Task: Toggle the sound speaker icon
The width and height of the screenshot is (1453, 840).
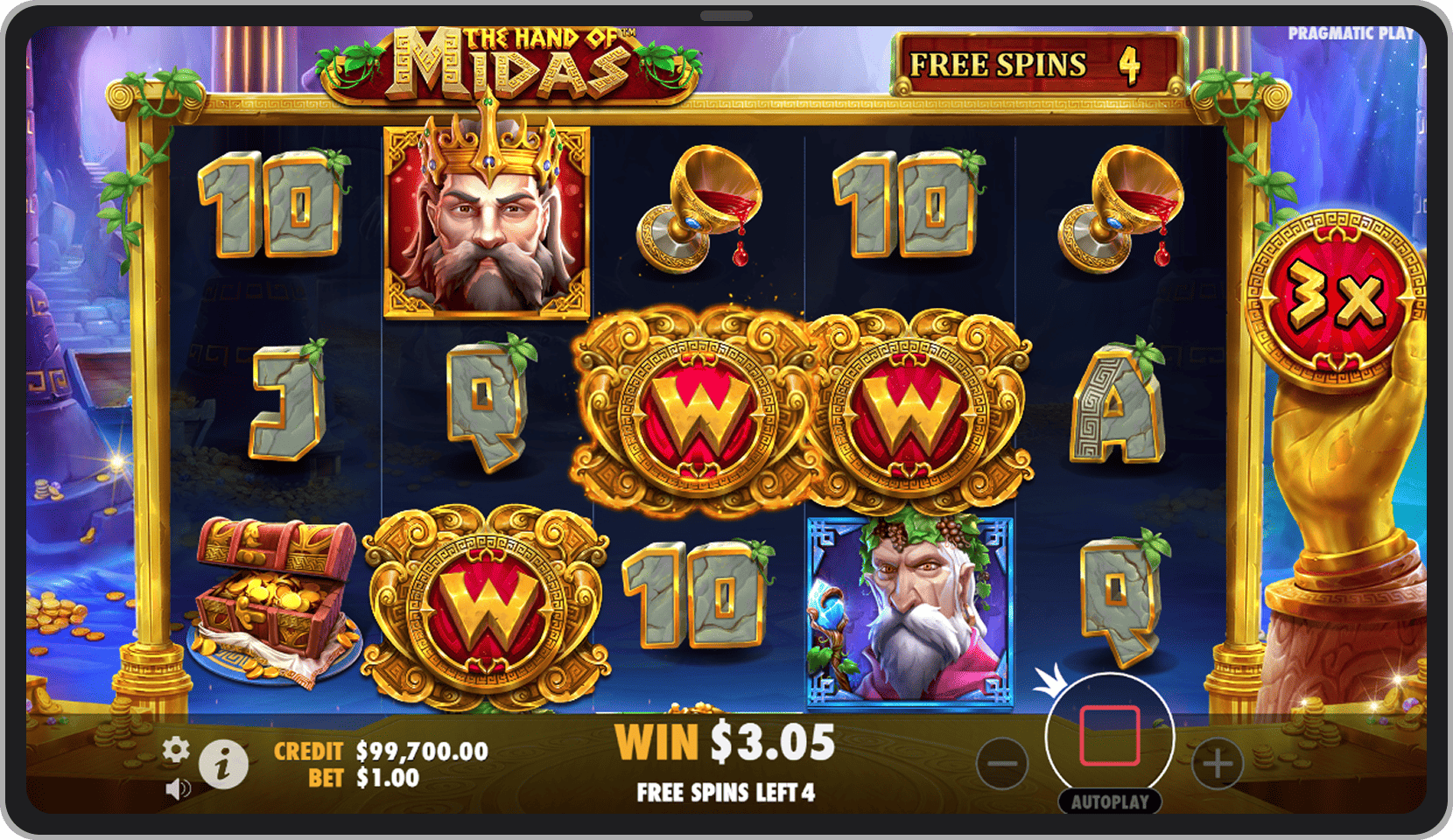Action: pos(177,790)
